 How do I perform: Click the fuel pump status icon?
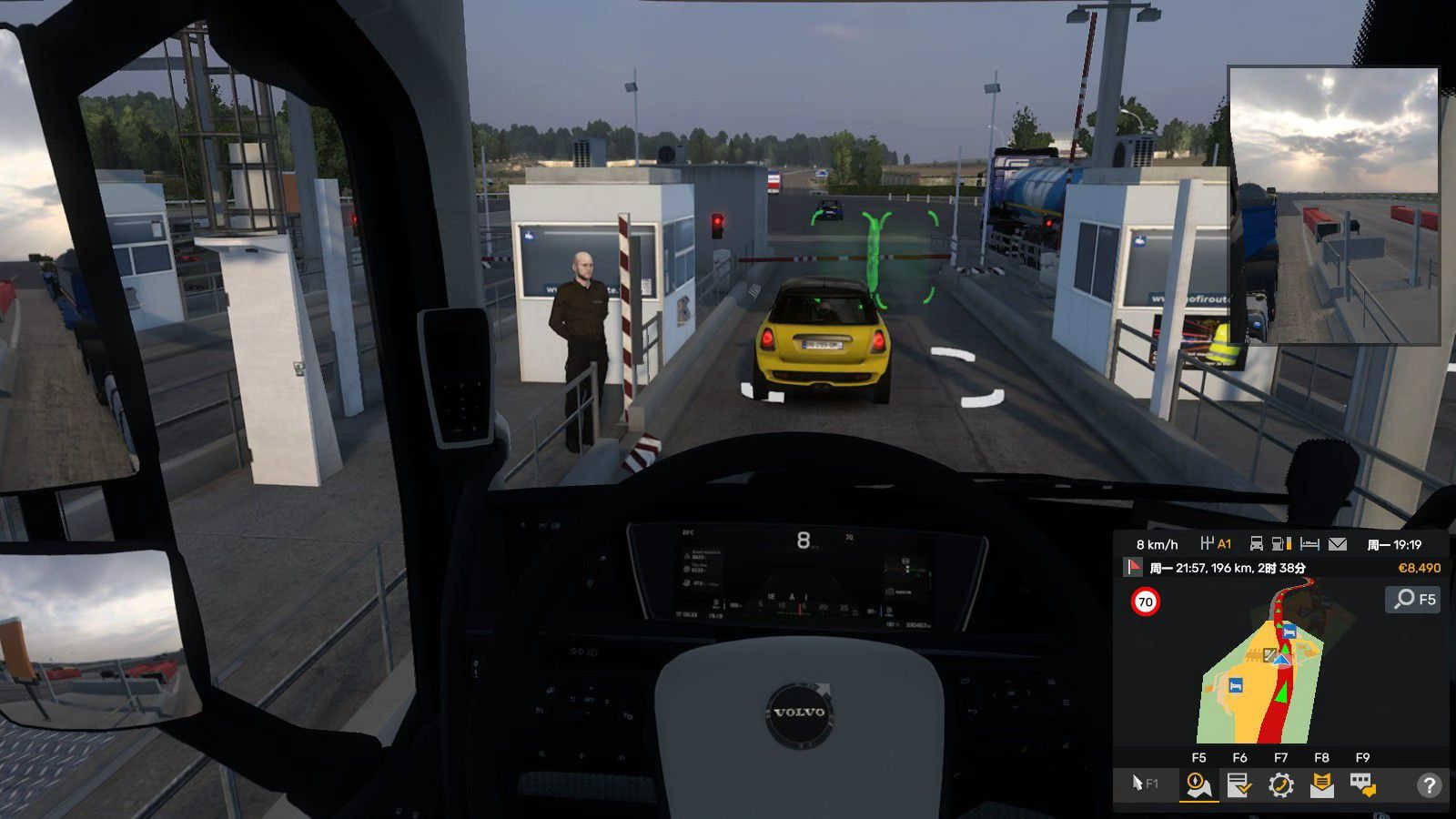tap(1281, 544)
